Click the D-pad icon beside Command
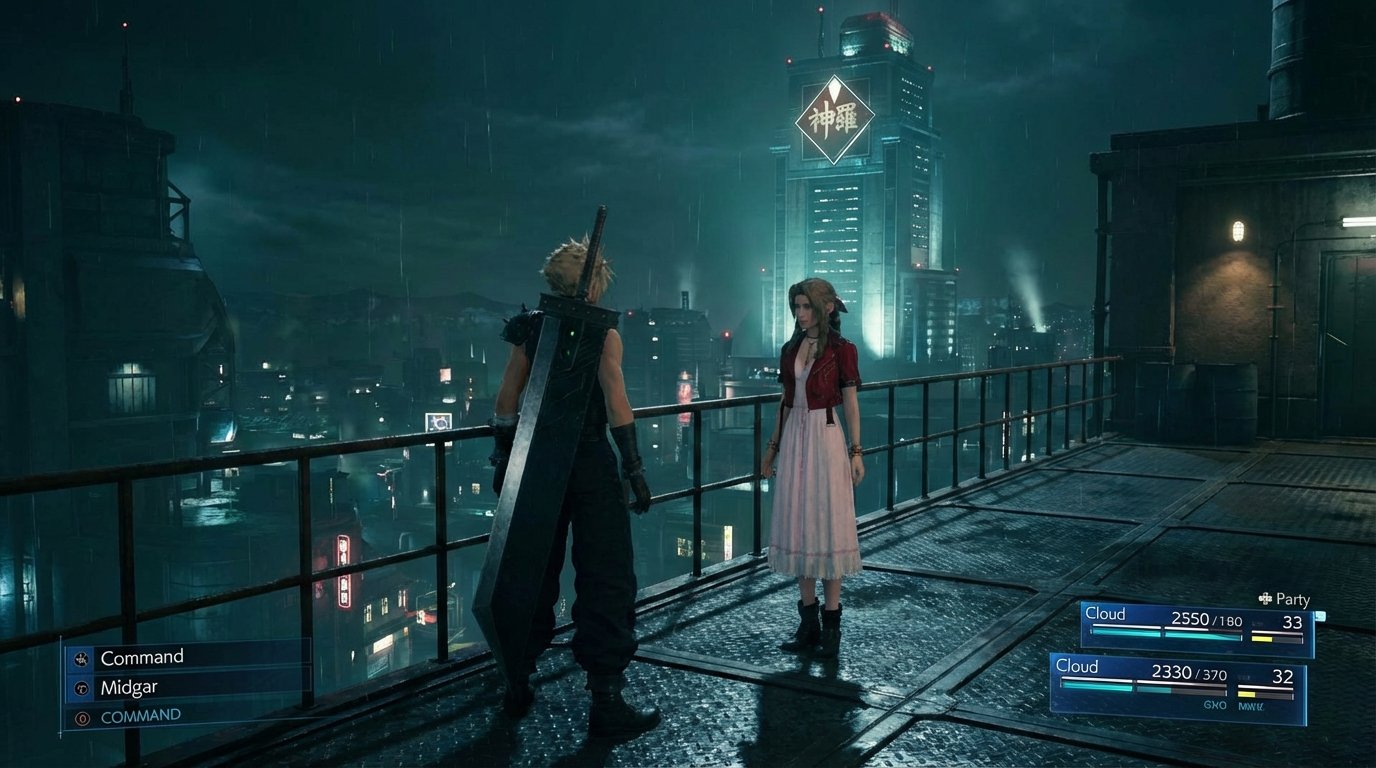The height and width of the screenshot is (768, 1376). 82,657
